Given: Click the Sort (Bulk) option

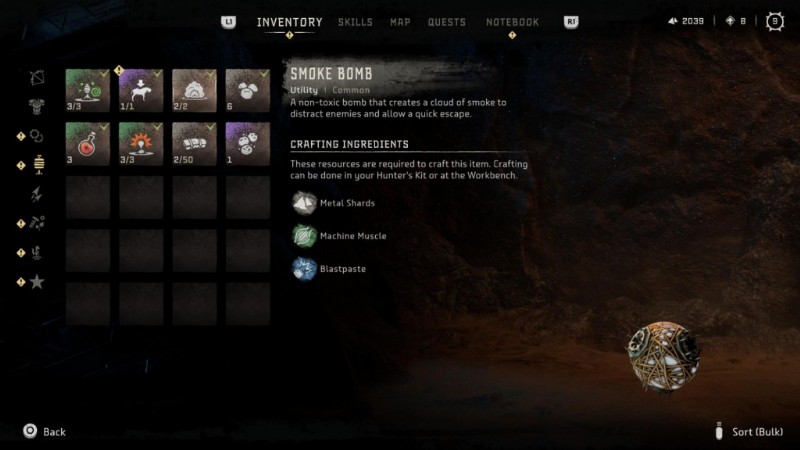Looking at the screenshot, I should point(755,431).
